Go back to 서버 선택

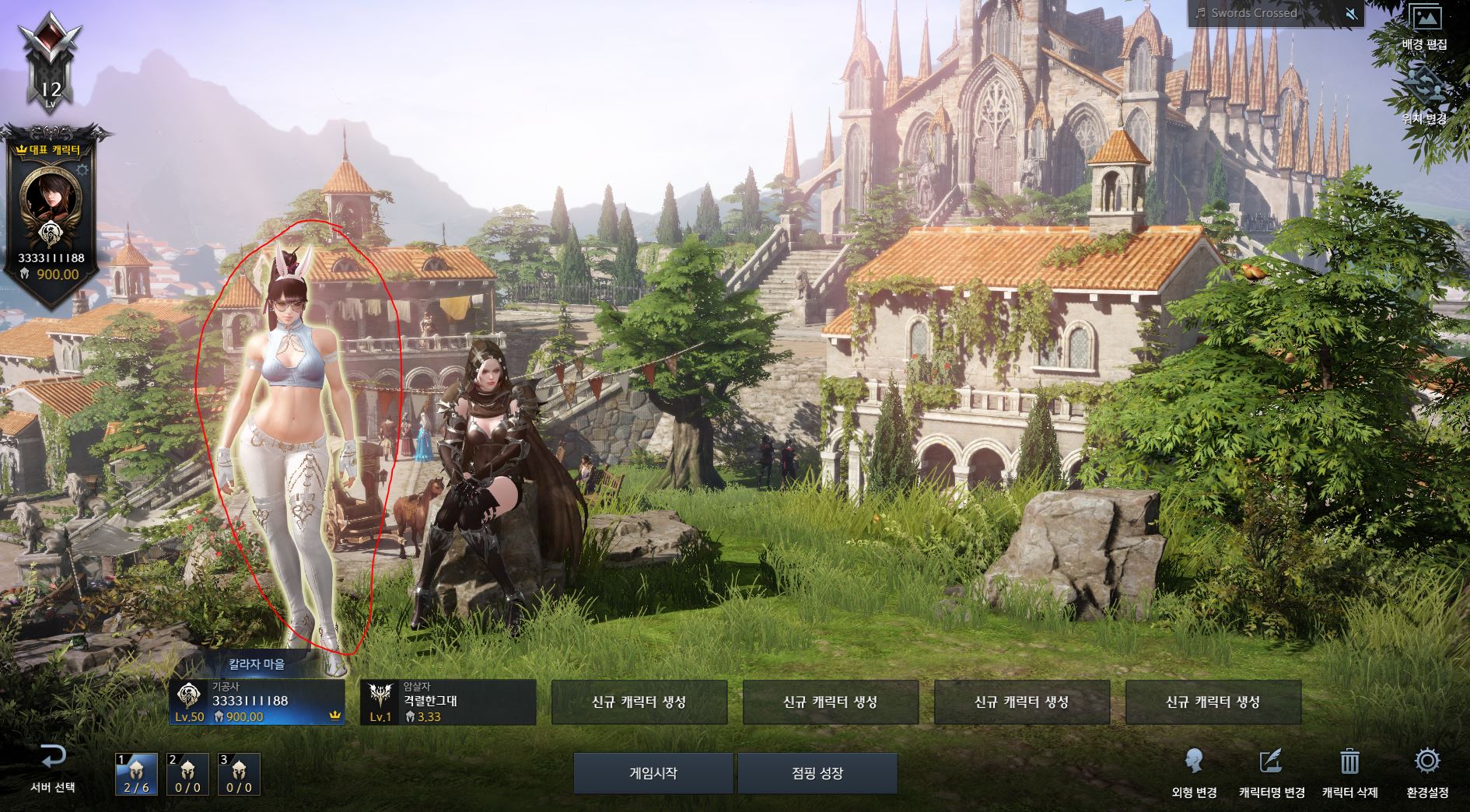[x=52, y=767]
